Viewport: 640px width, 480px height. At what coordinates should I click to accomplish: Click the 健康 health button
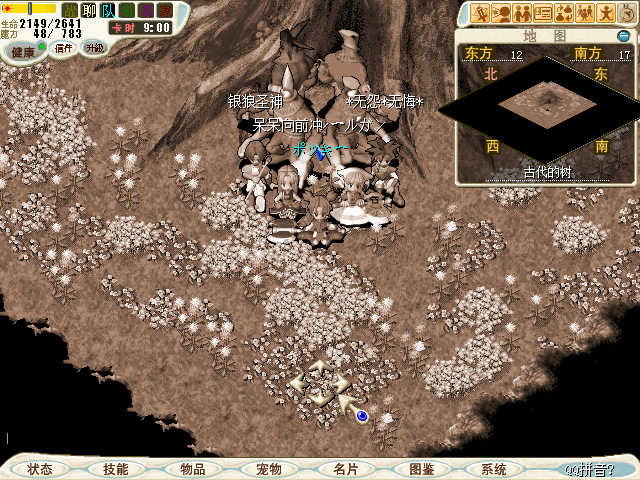(x=22, y=49)
